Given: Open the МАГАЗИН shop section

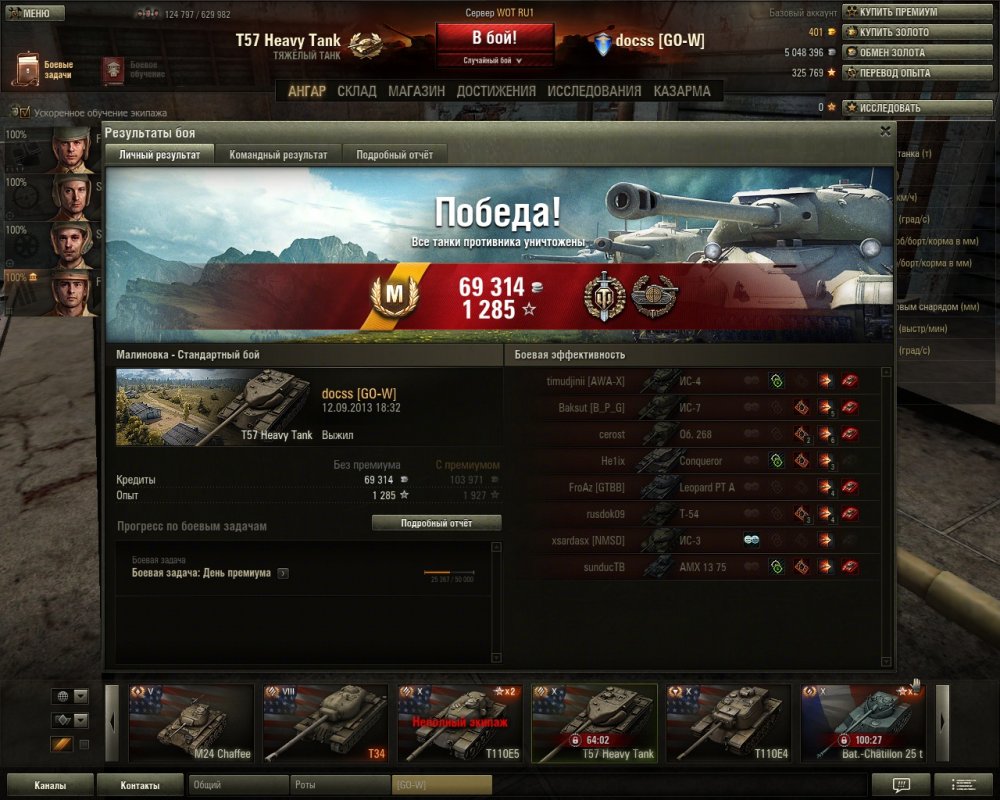Looking at the screenshot, I should 416,91.
